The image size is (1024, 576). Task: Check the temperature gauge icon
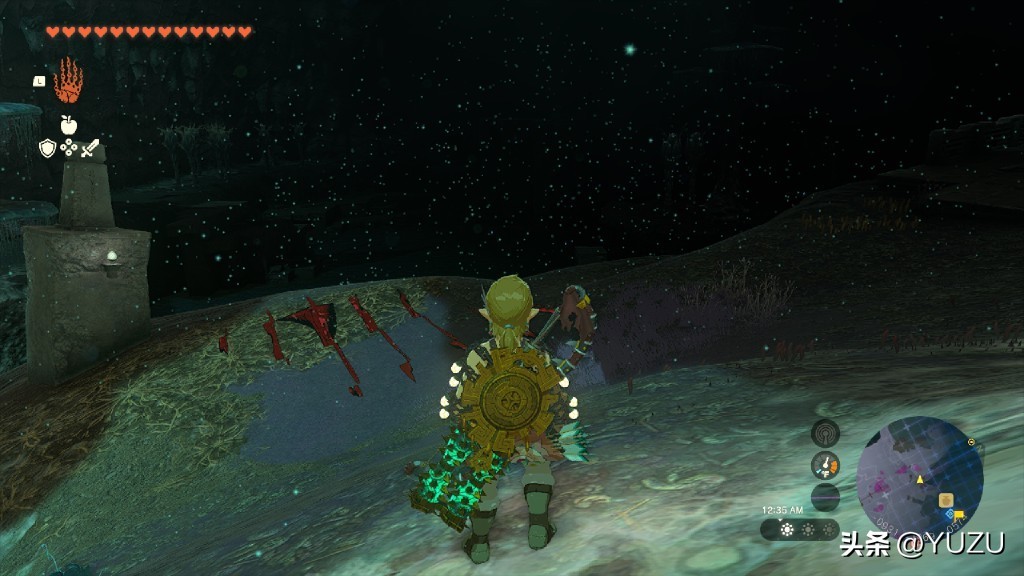825,465
